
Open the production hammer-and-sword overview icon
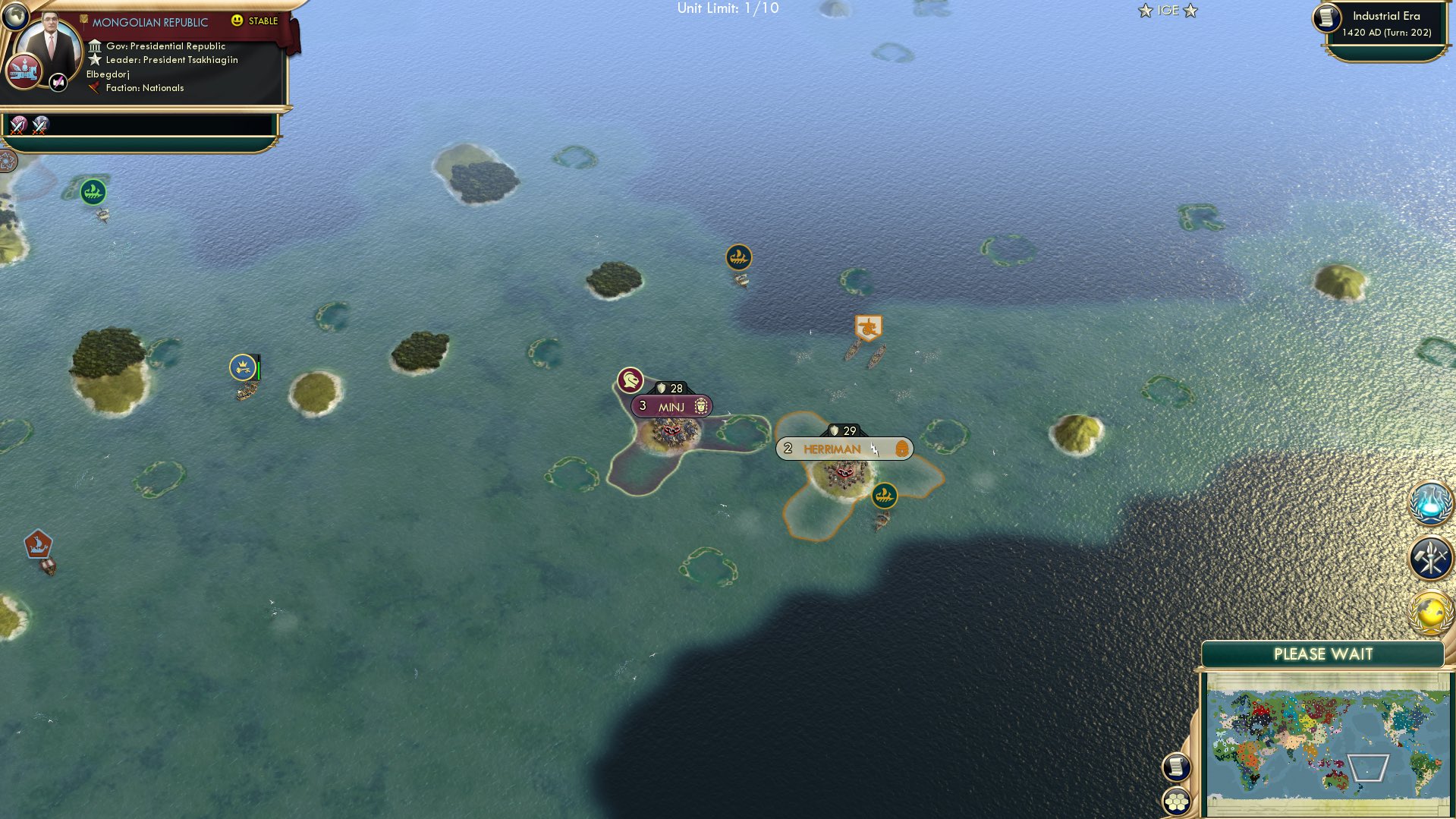[x=1429, y=559]
